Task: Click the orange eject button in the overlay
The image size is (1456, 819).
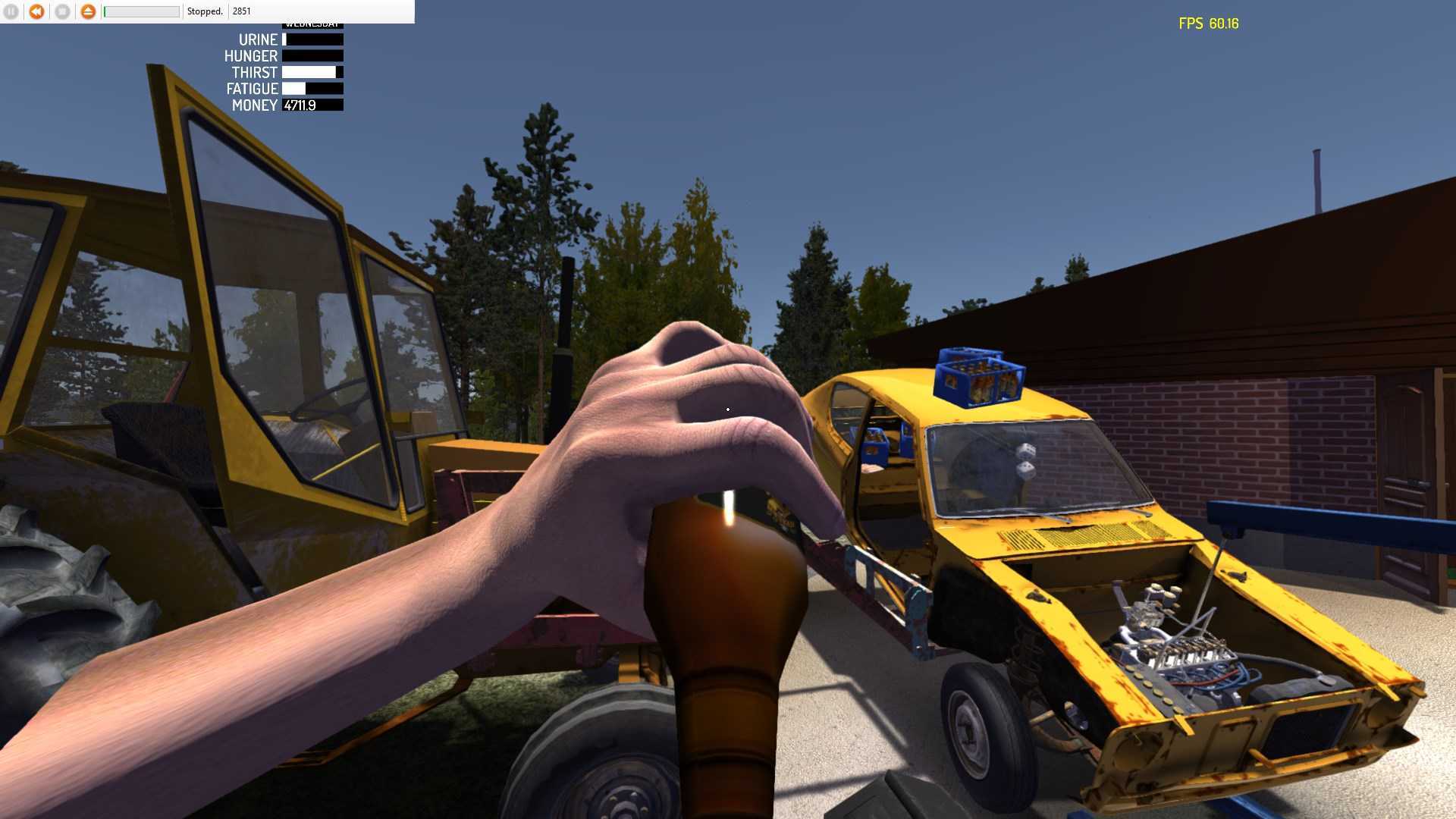Action: click(88, 11)
